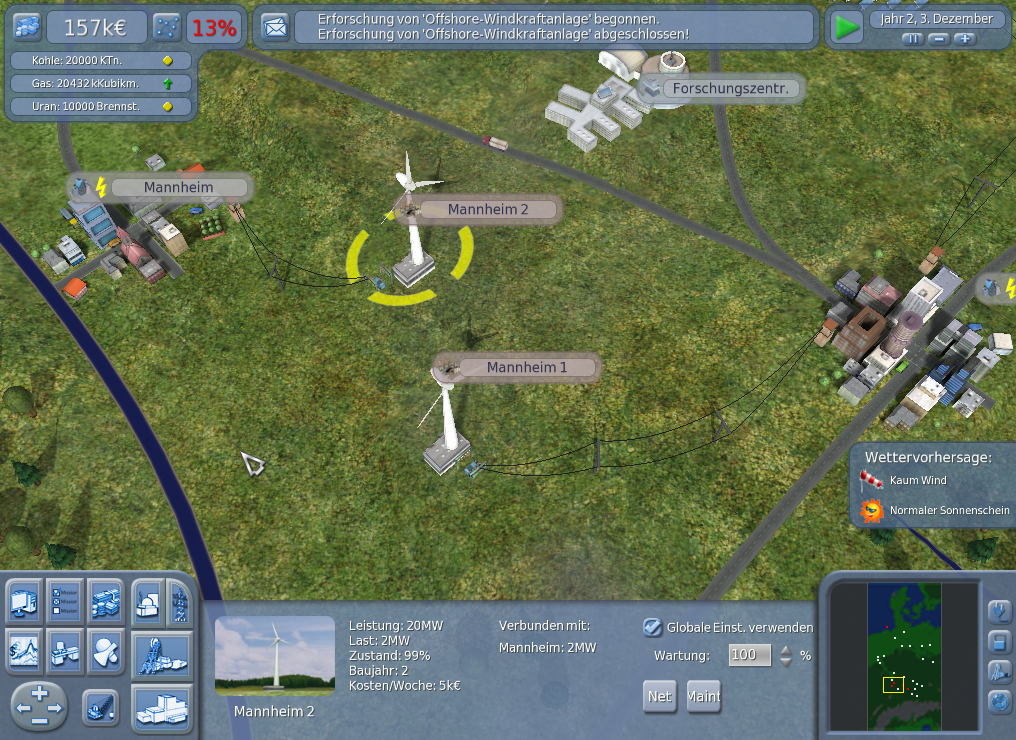Open the computer monitor menu icon
This screenshot has width=1016, height=740.
tap(24, 600)
